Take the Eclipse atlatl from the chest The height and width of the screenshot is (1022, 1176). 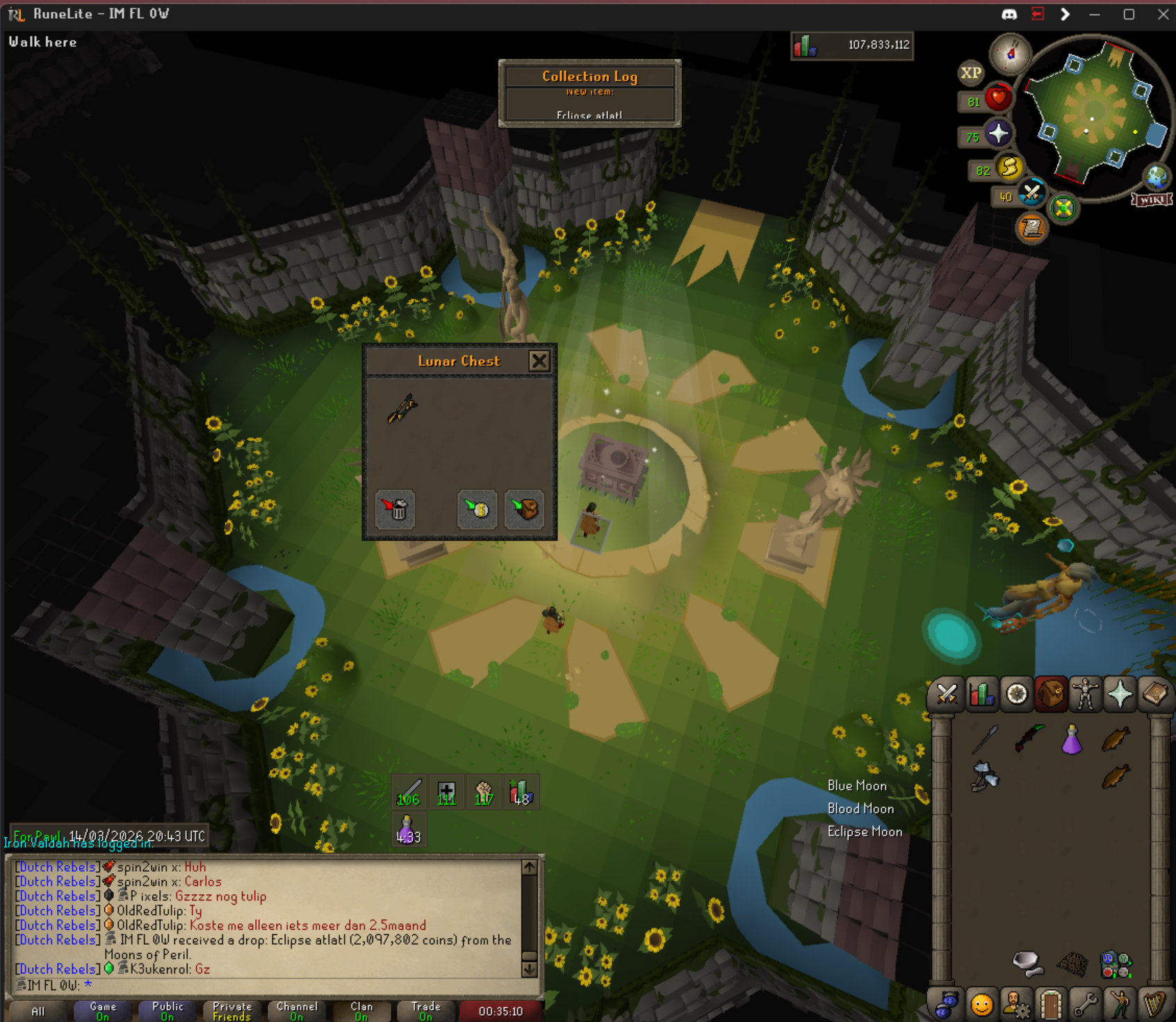point(402,408)
